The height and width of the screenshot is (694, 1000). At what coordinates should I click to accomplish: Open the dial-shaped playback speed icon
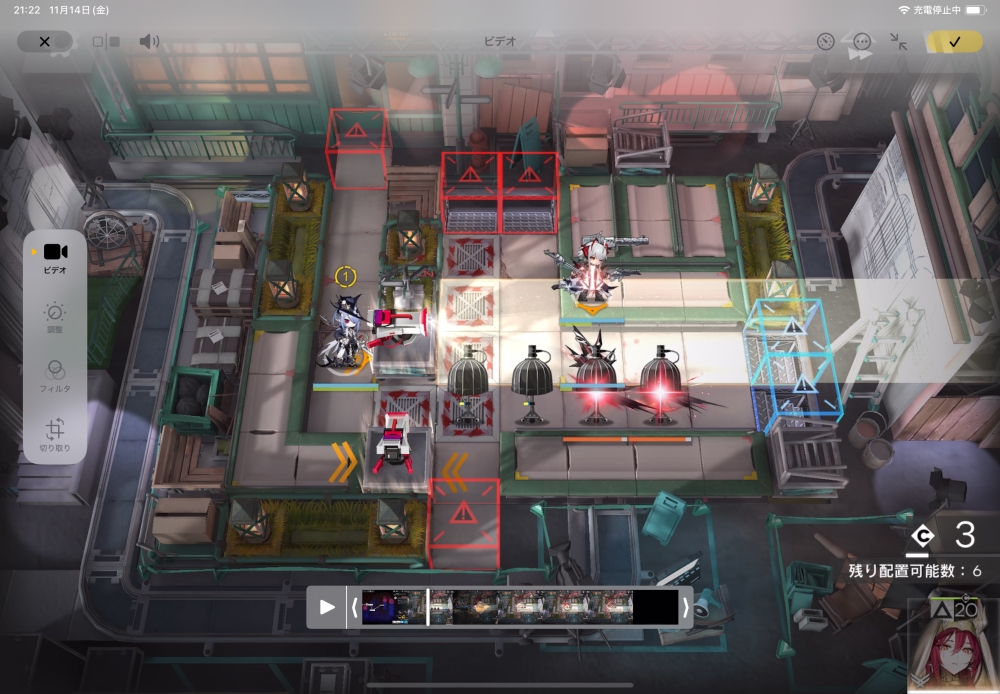[x=825, y=41]
